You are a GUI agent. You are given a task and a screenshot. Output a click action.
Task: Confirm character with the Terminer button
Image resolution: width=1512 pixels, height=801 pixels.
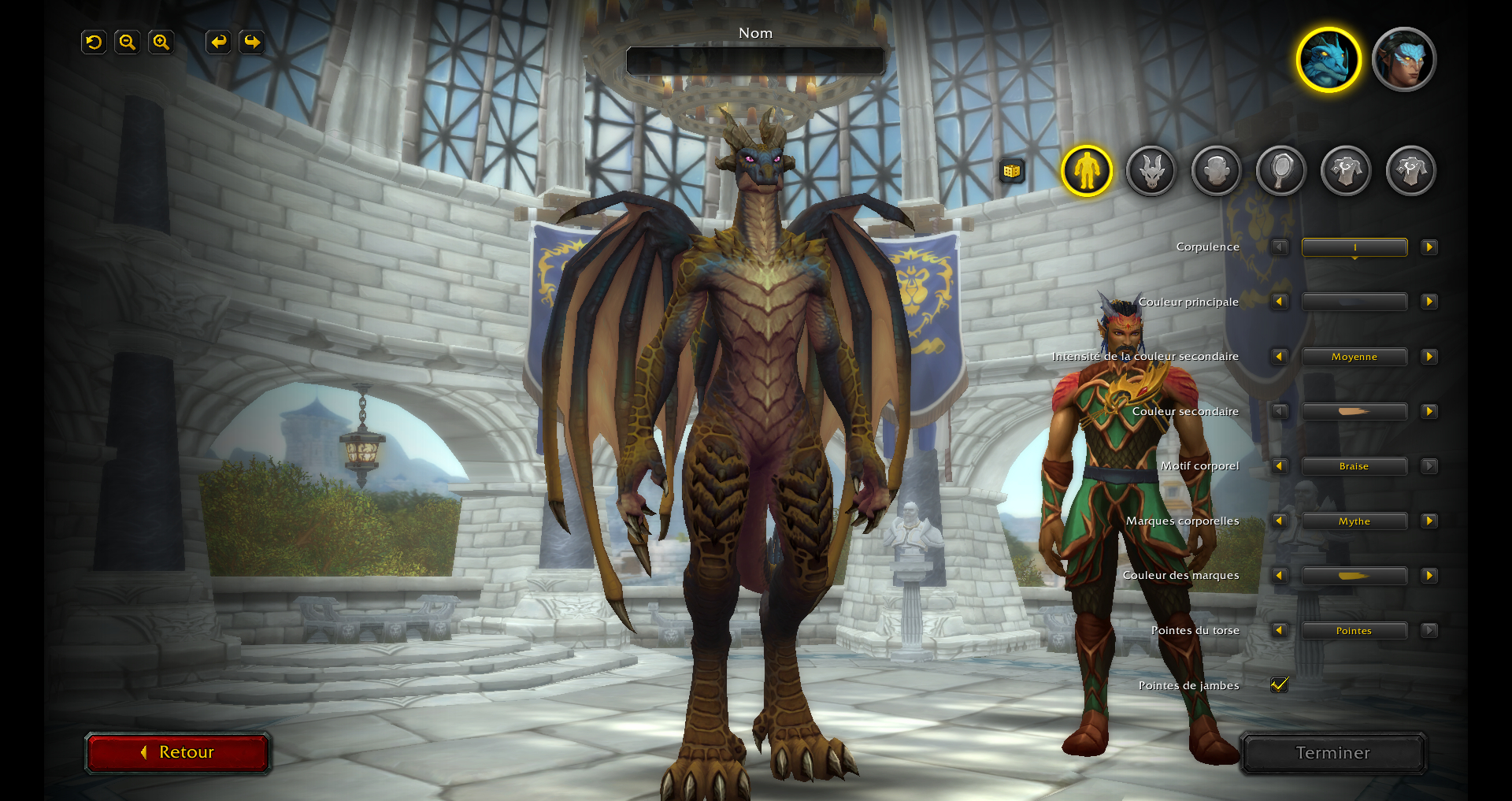(1332, 753)
